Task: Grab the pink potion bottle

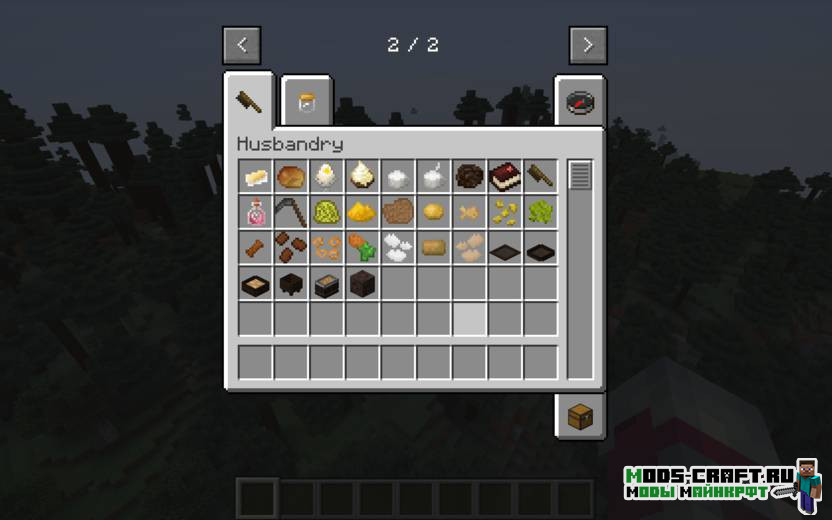Action: point(255,212)
